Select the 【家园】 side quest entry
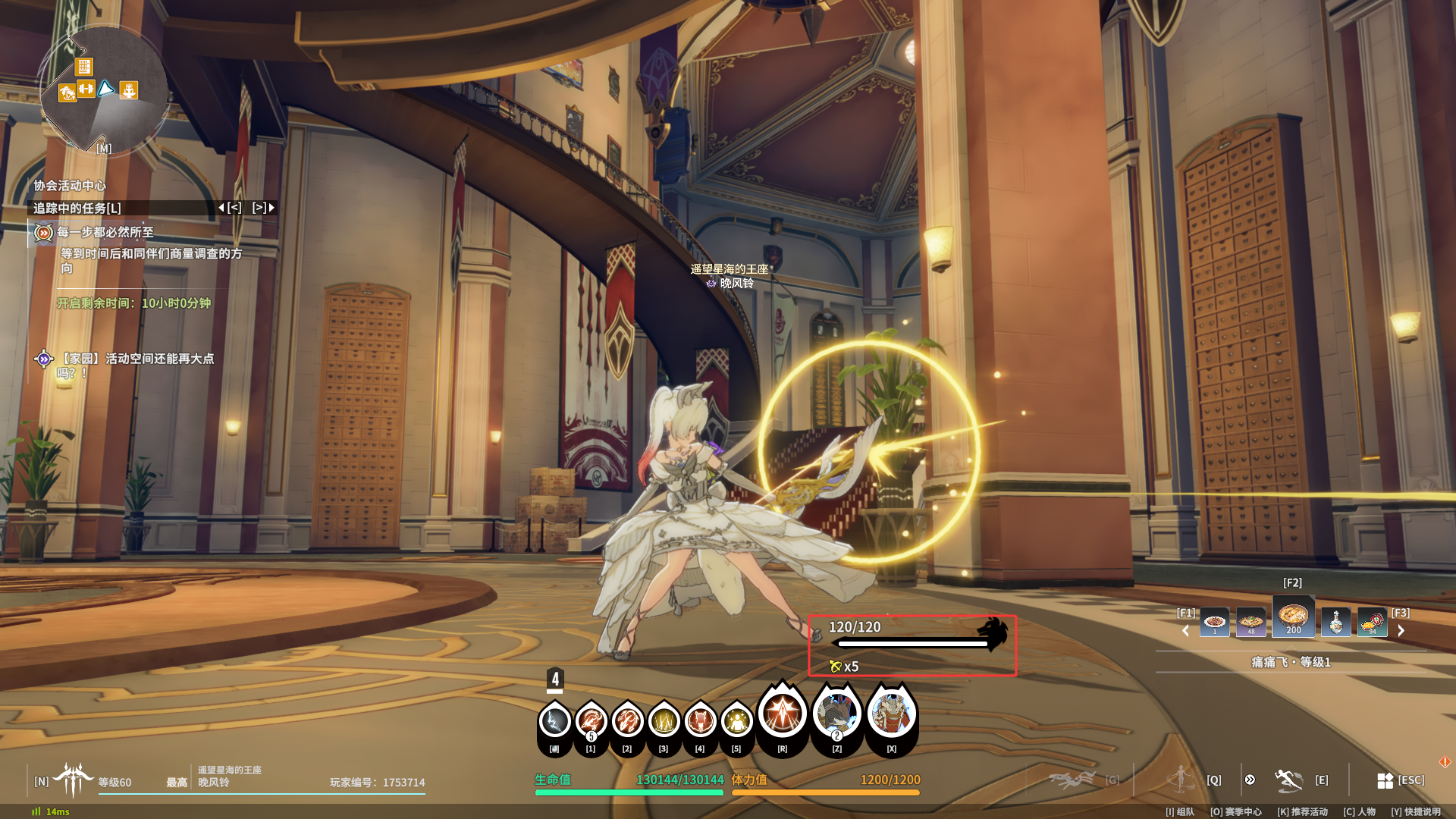 [x=136, y=359]
